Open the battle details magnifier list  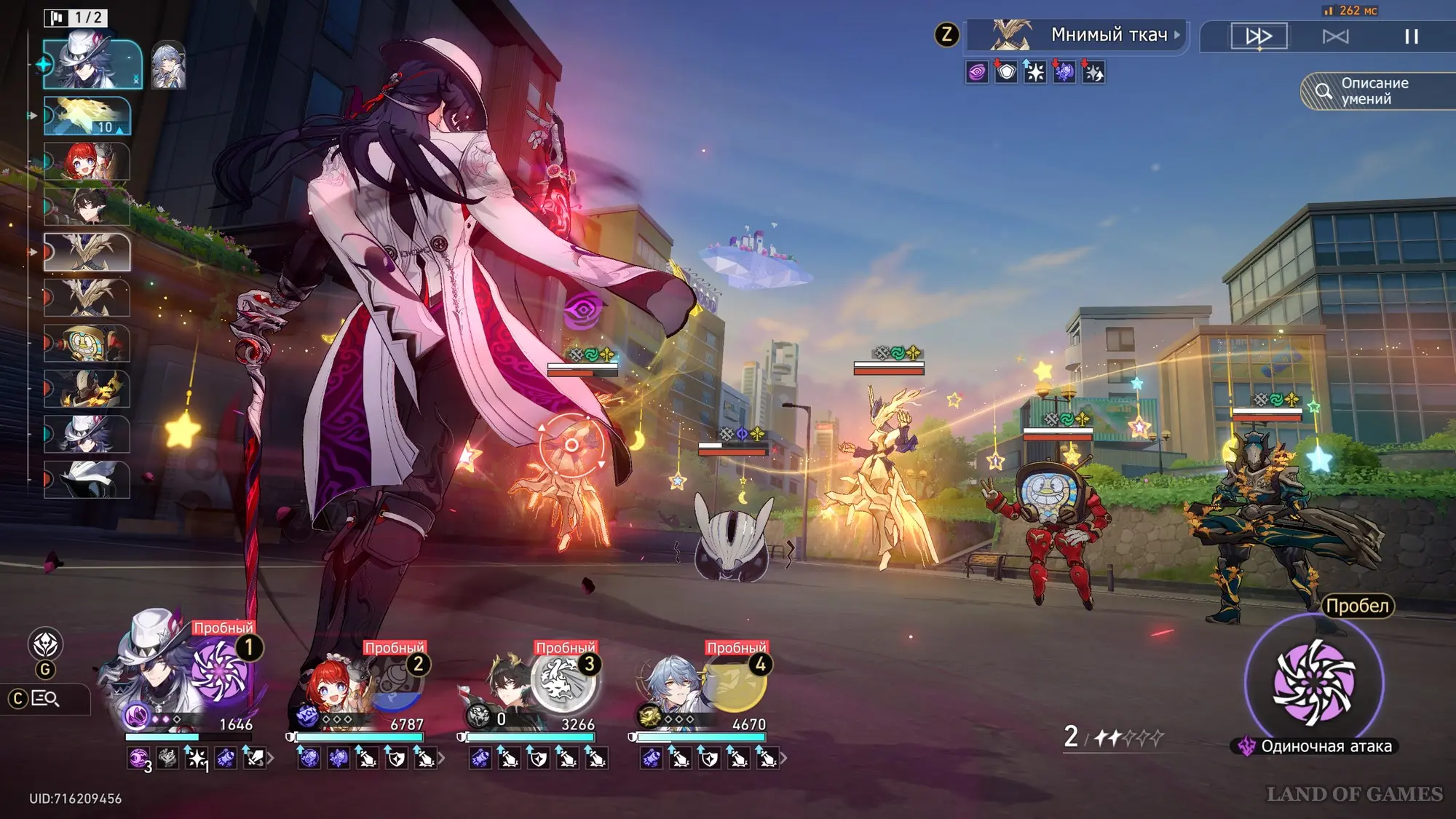(x=46, y=699)
